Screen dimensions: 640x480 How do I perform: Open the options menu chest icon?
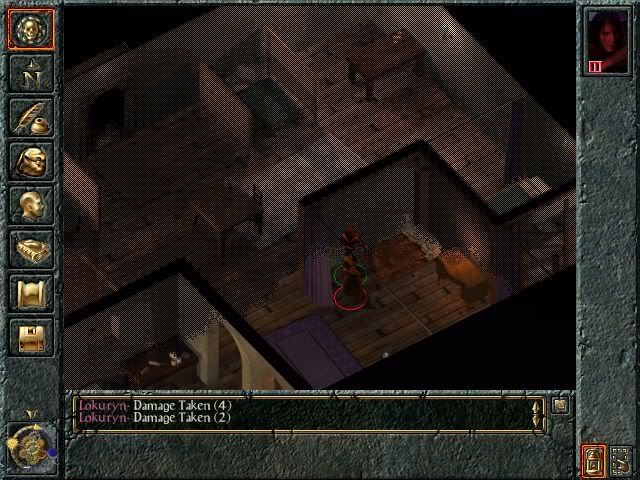click(x=30, y=337)
